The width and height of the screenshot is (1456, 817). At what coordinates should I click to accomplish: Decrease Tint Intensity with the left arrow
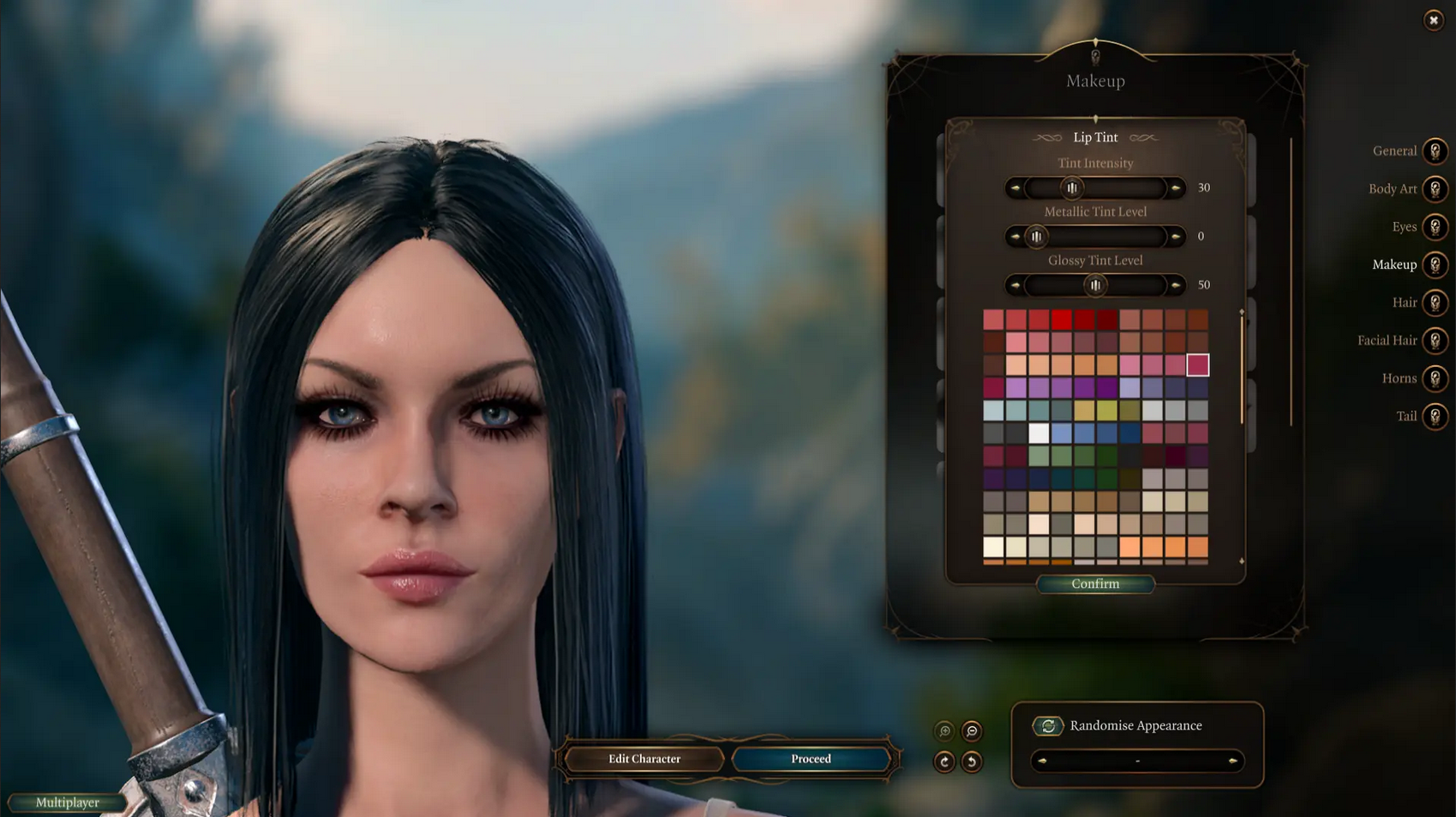[x=1016, y=189]
